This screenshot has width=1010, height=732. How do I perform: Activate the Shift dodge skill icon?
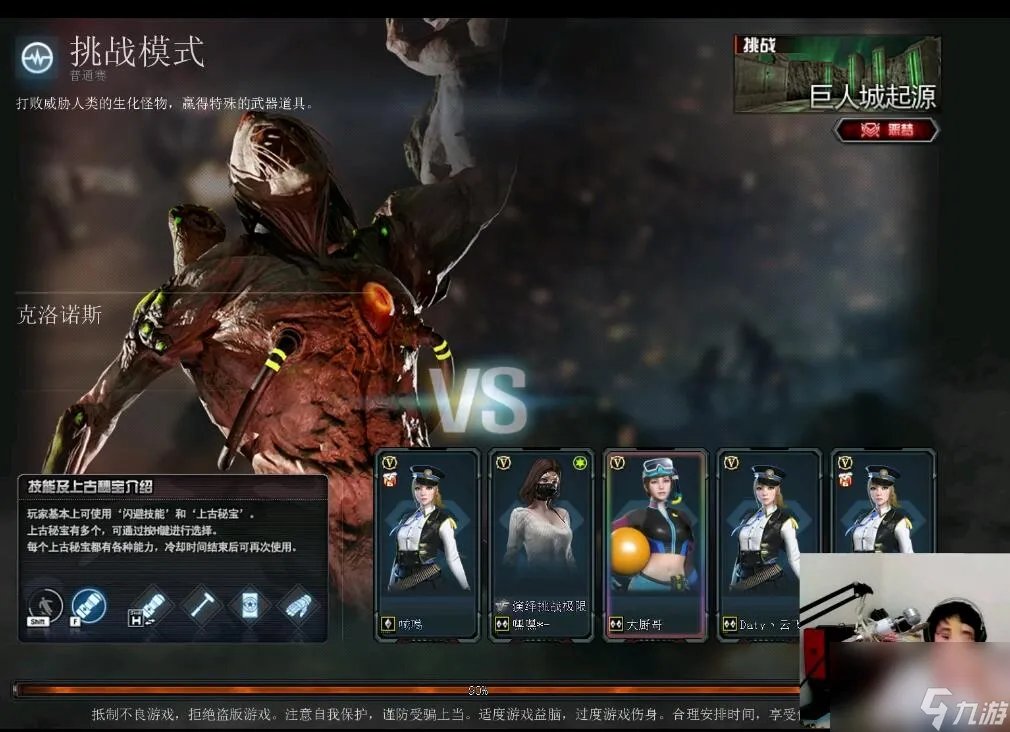(45, 606)
